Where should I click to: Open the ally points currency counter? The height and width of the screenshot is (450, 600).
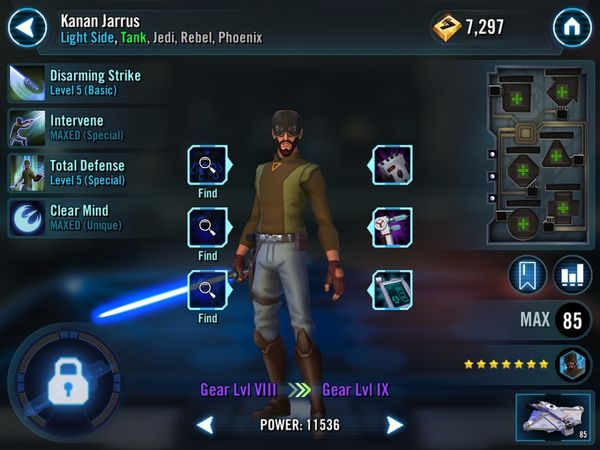pos(468,27)
